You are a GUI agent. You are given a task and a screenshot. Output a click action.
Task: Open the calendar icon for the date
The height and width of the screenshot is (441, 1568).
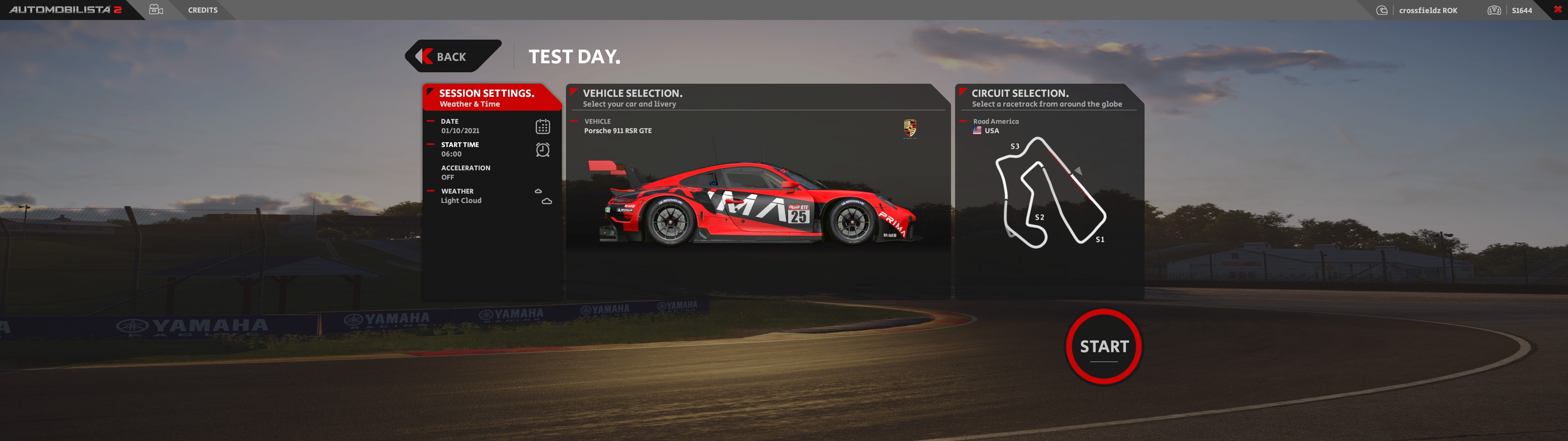tap(542, 127)
